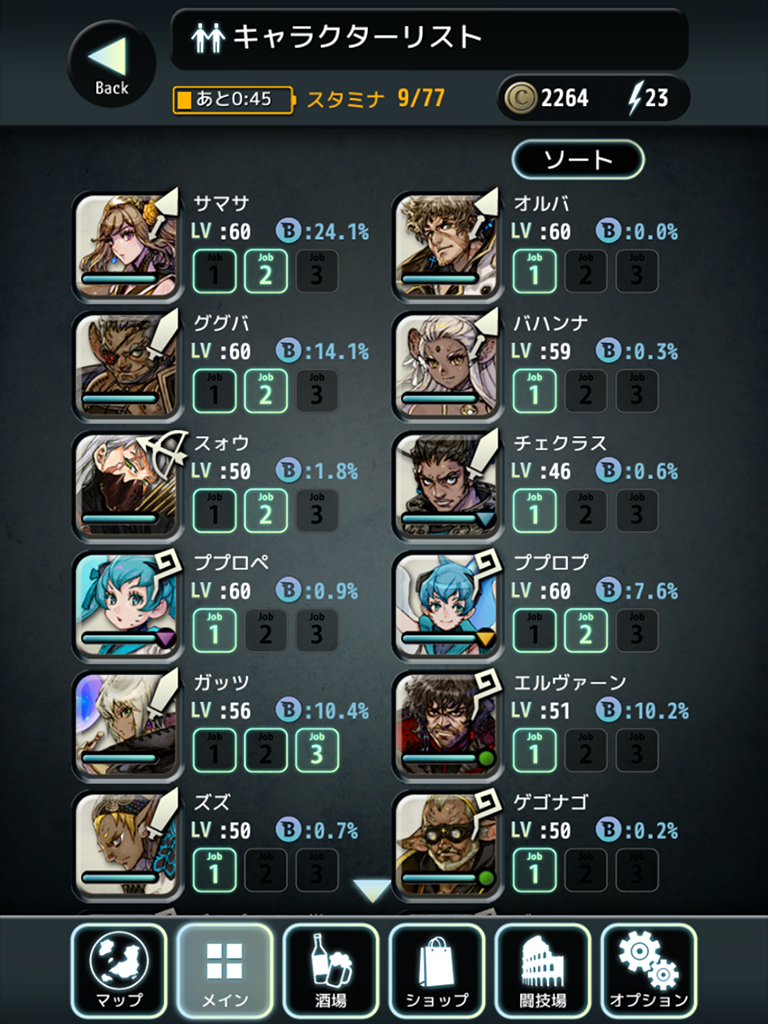Select サマサ character portrait
This screenshot has width=768, height=1024.
coord(126,246)
